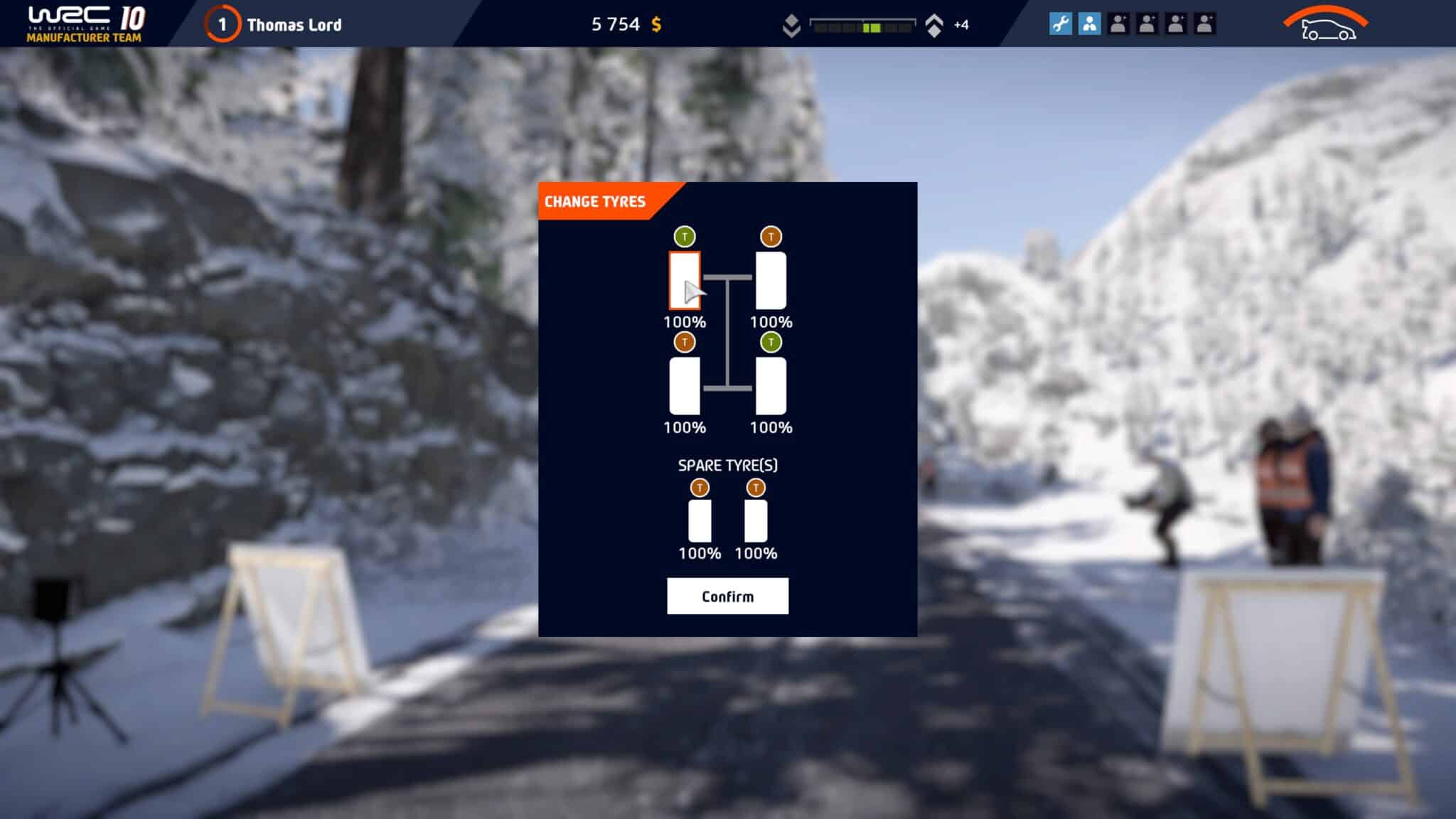This screenshot has width=1456, height=819.
Task: Confirm the tyre changes
Action: [727, 596]
